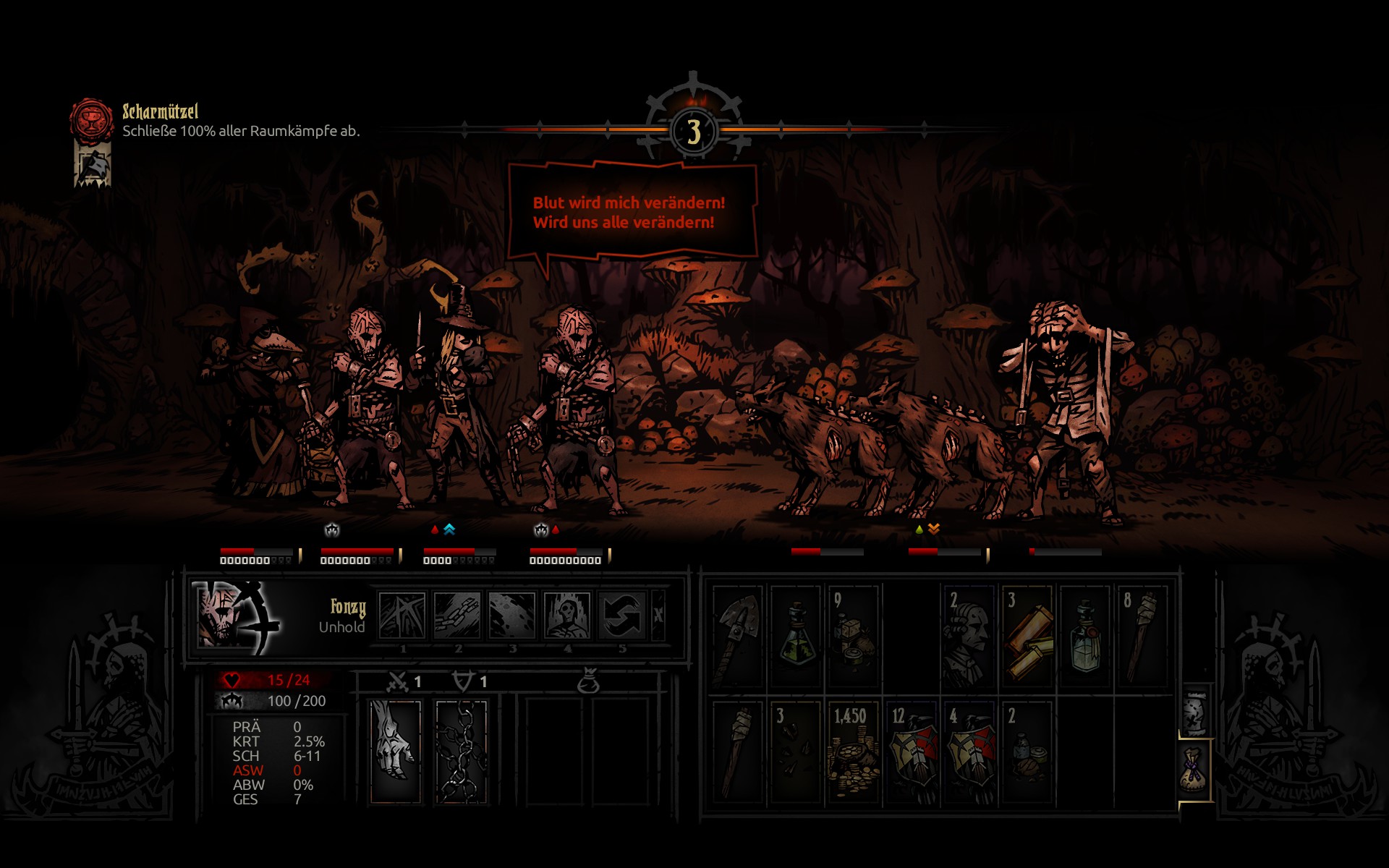
Task: Select the stack of 4 crests
Action: [x=969, y=752]
